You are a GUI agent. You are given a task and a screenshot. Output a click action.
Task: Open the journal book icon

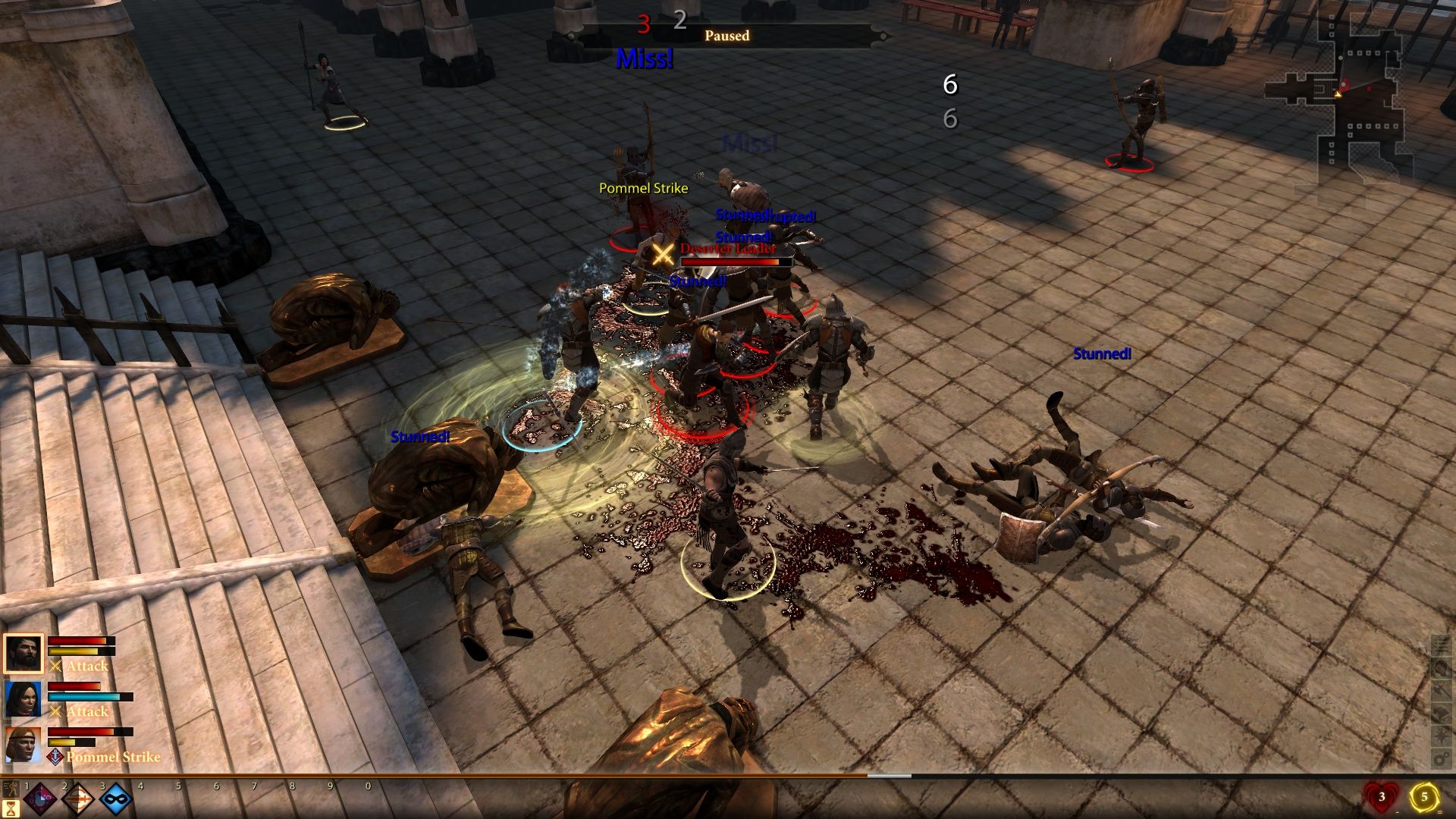click(1441, 714)
